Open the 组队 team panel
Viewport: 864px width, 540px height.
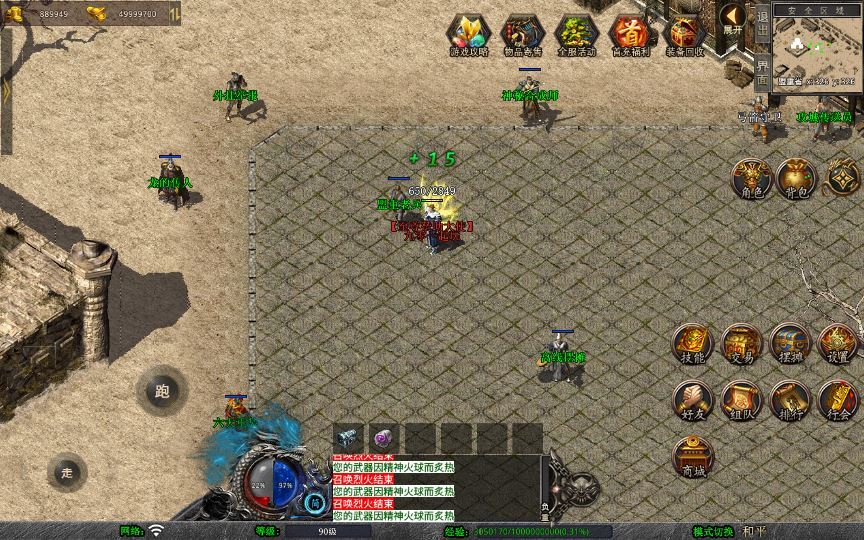(741, 399)
